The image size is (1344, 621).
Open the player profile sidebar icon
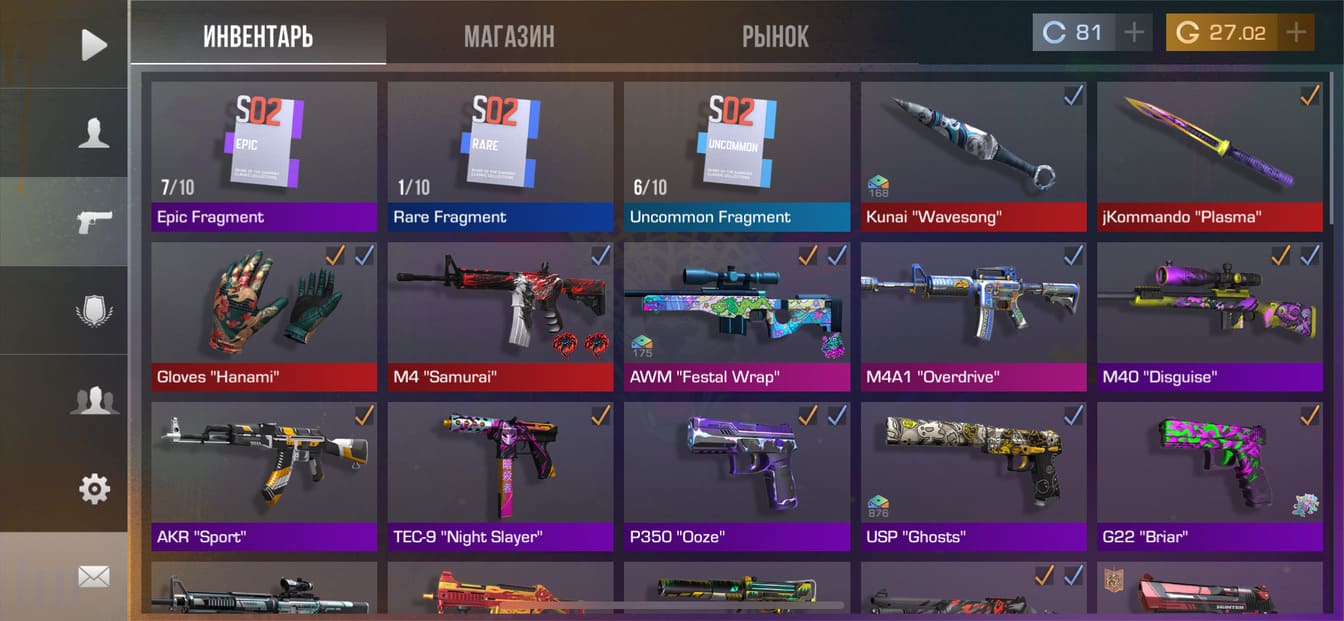(93, 133)
